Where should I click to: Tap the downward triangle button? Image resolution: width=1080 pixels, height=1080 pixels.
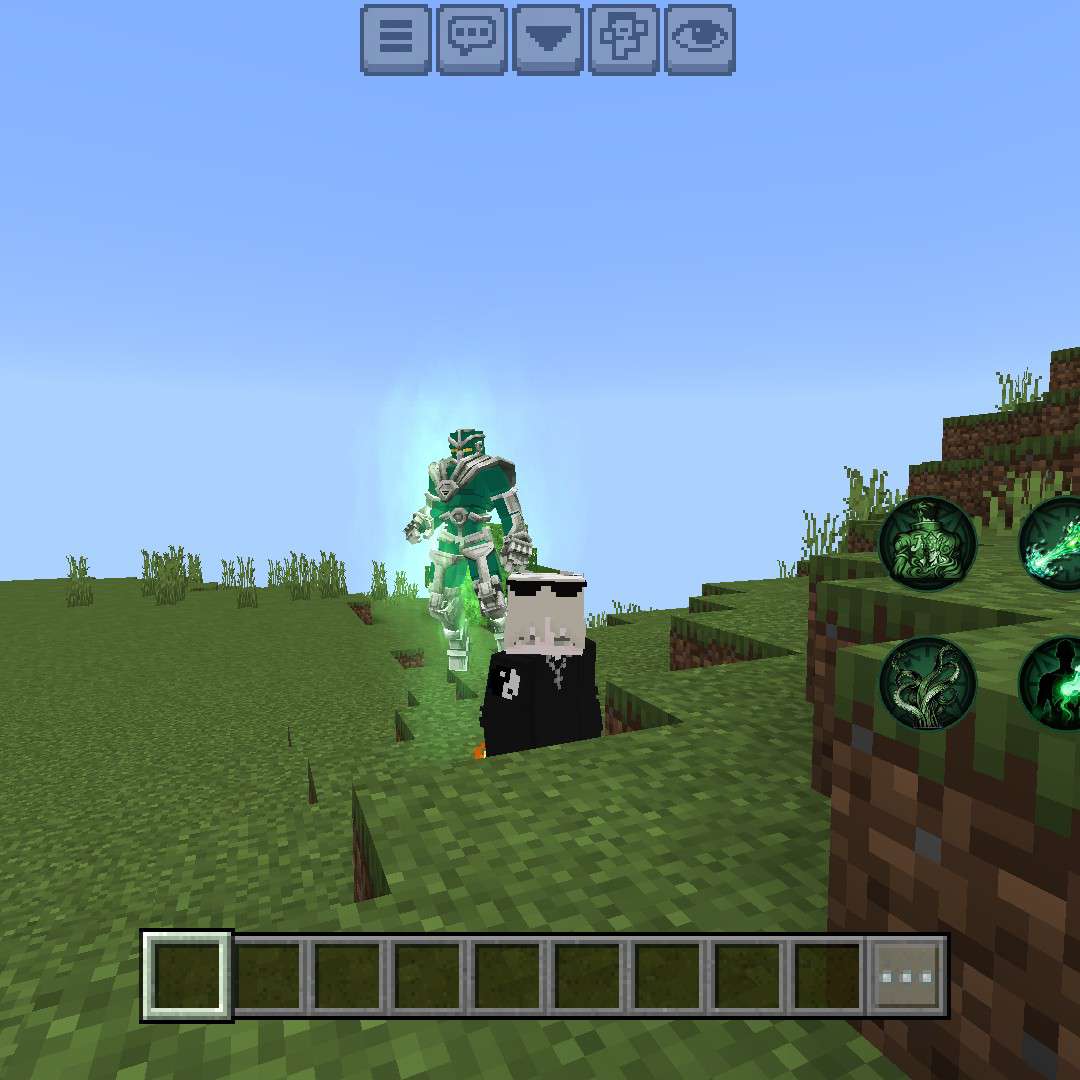548,39
